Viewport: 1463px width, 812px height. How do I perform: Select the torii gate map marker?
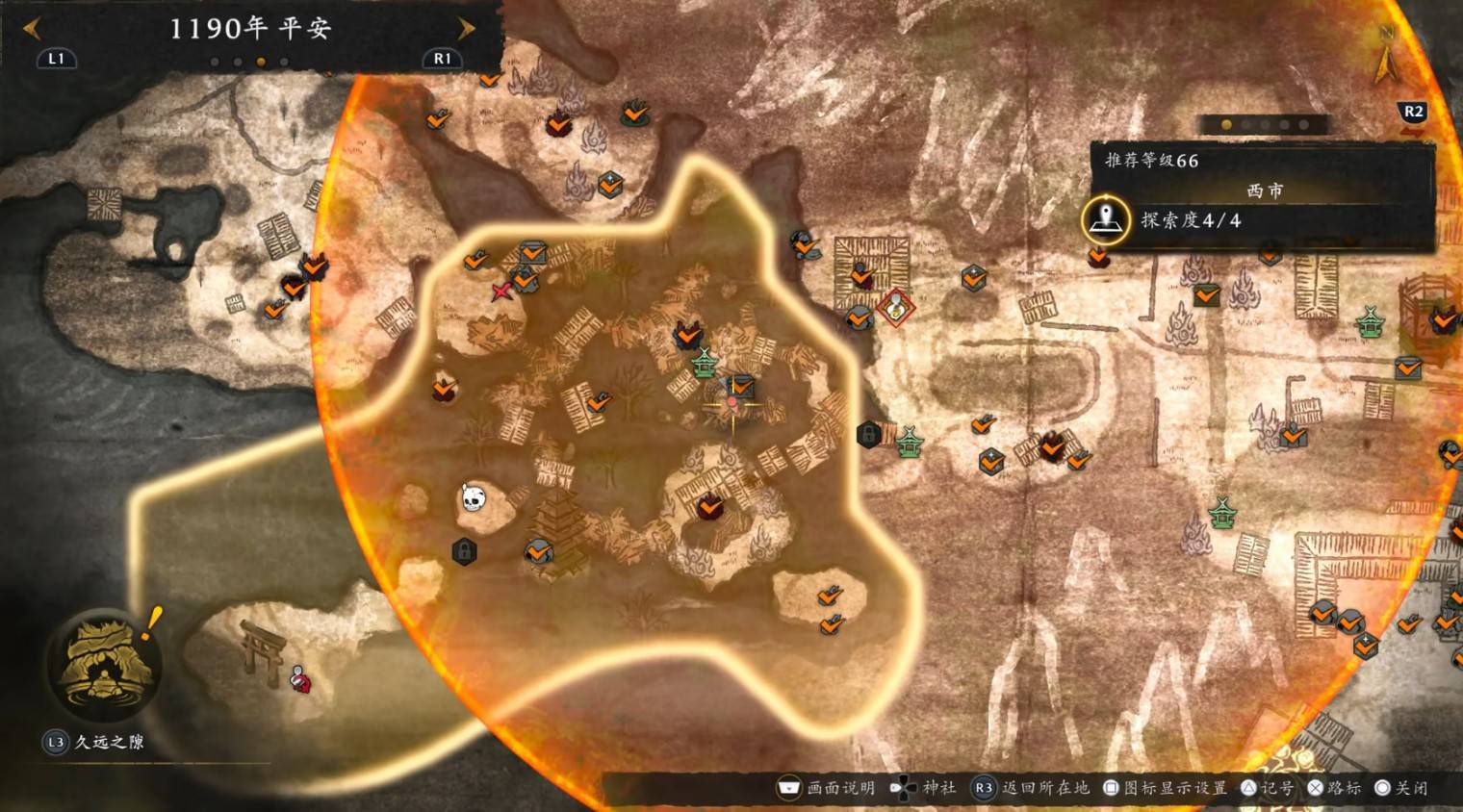[x=260, y=647]
